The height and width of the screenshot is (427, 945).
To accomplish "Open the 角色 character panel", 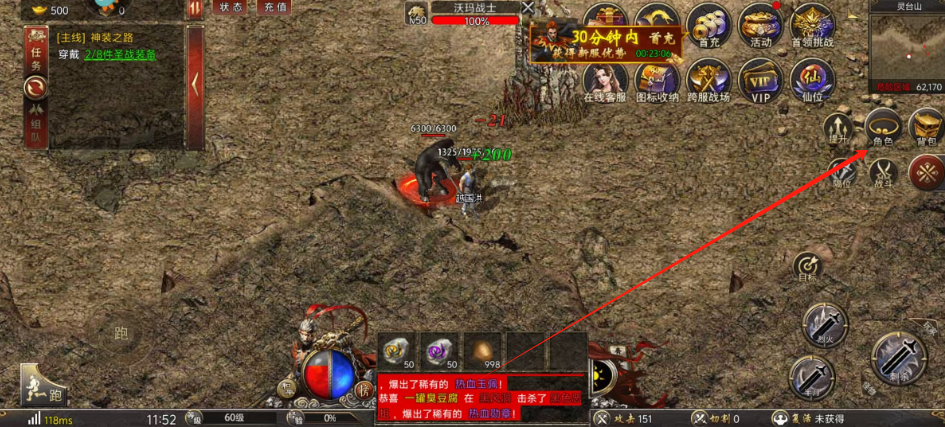I will [x=884, y=126].
